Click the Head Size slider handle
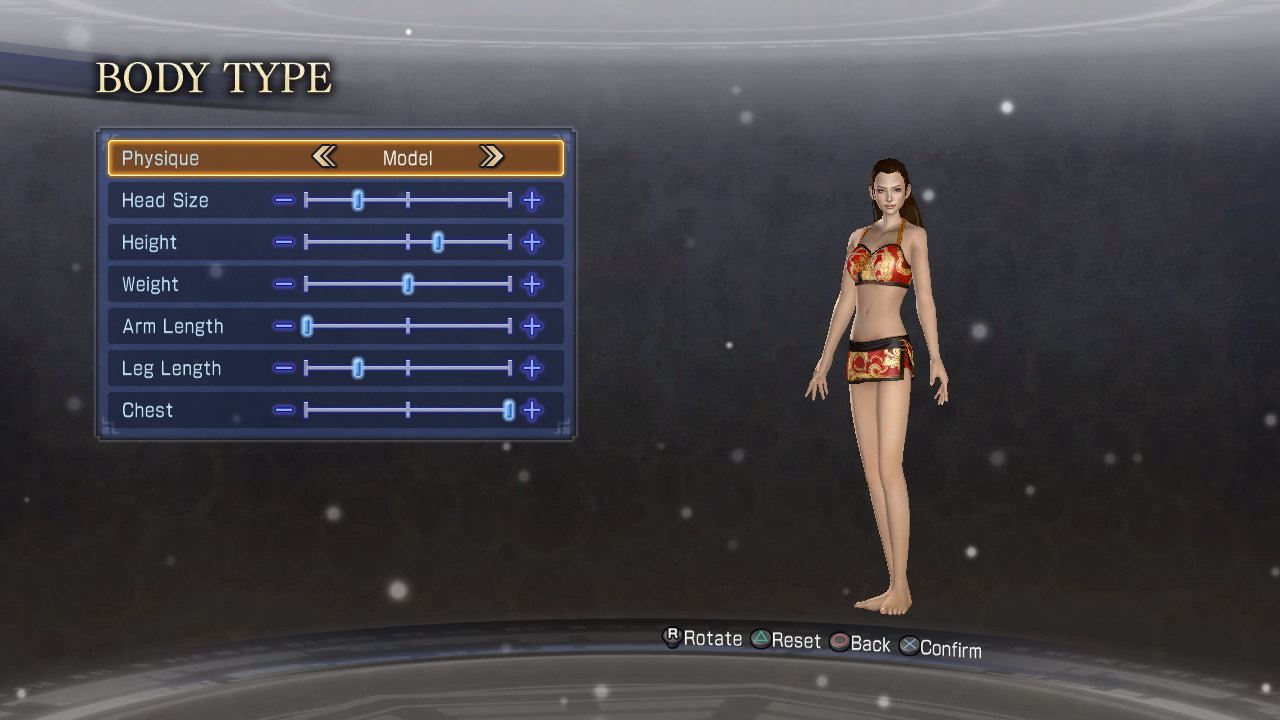The width and height of the screenshot is (1280, 720). click(x=358, y=200)
